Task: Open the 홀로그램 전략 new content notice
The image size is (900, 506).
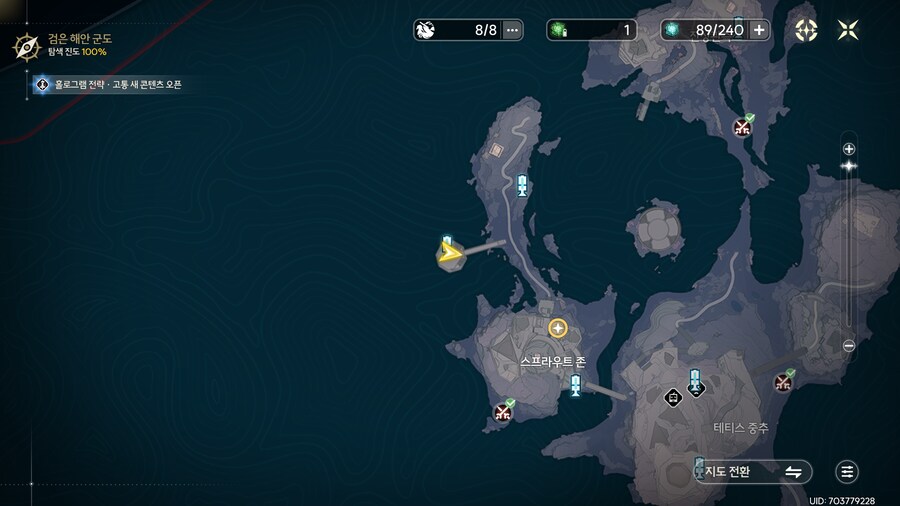Action: 110,85
